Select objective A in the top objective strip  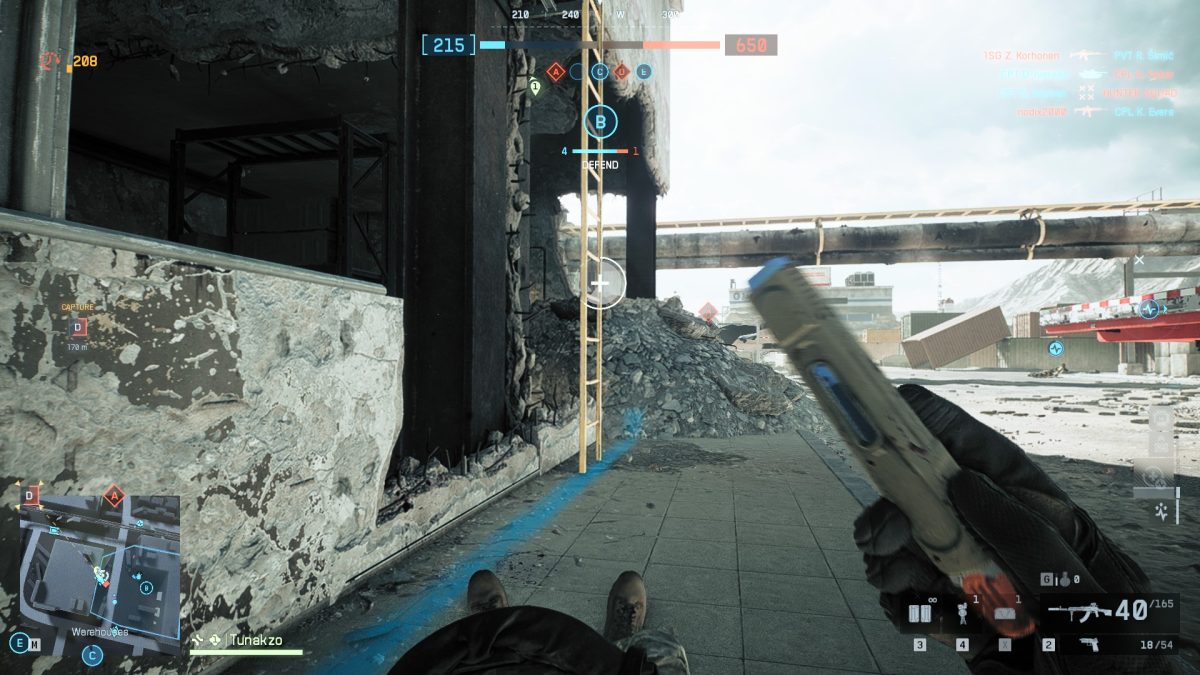coord(555,71)
